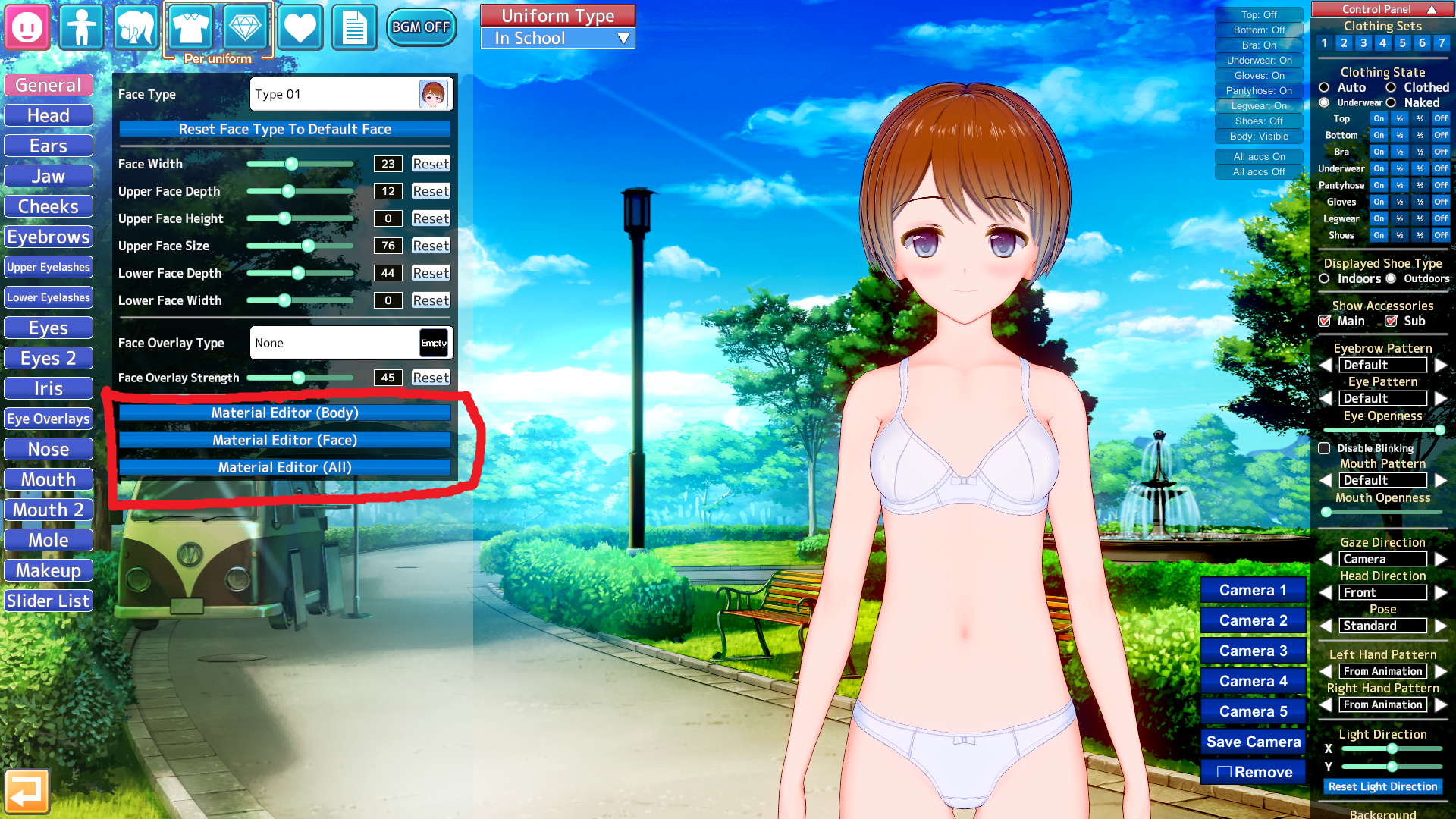The height and width of the screenshot is (819, 1456).
Task: Toggle the BGM OFF button
Action: [421, 27]
